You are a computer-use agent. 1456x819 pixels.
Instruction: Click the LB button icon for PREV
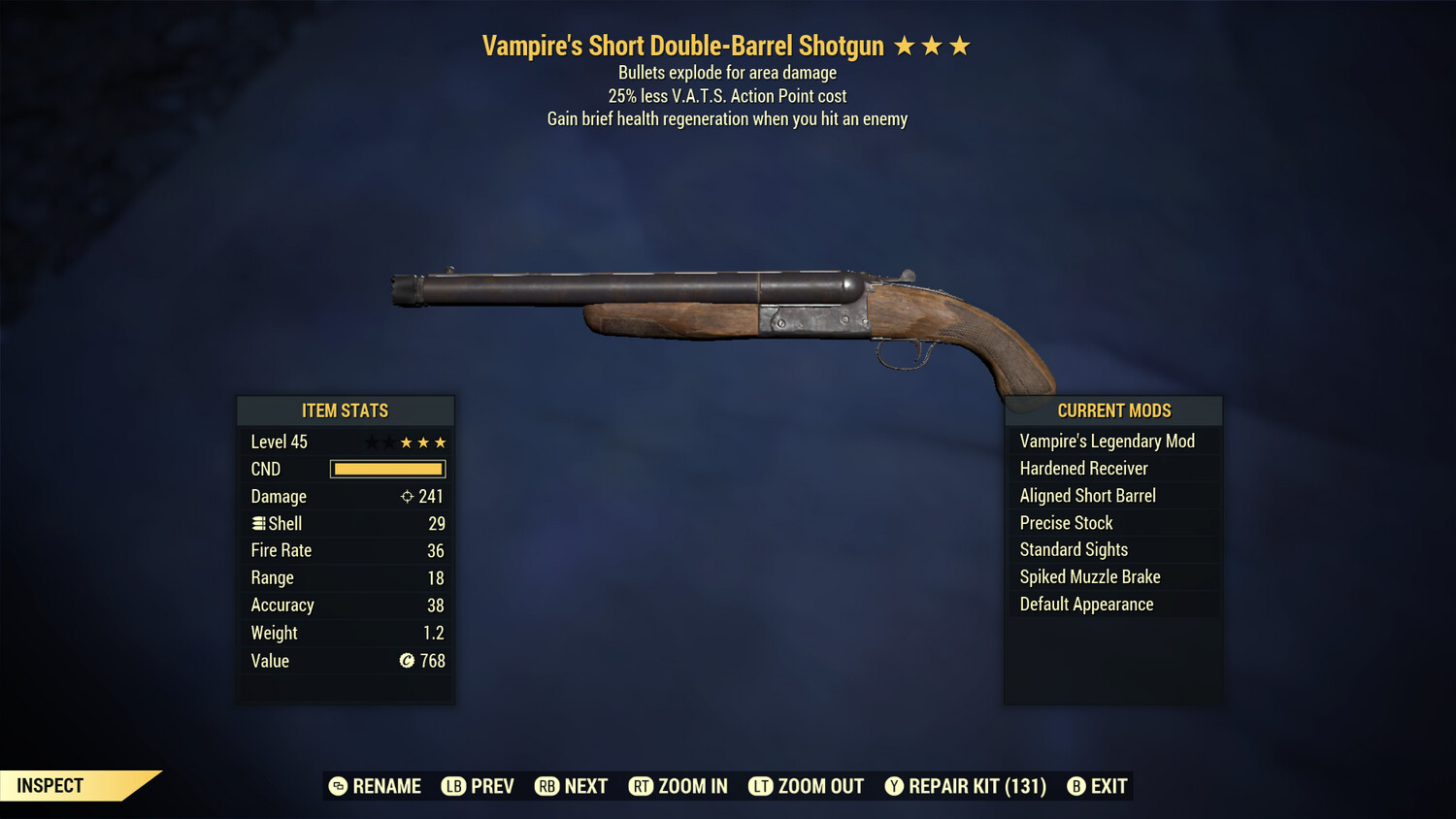(x=452, y=786)
